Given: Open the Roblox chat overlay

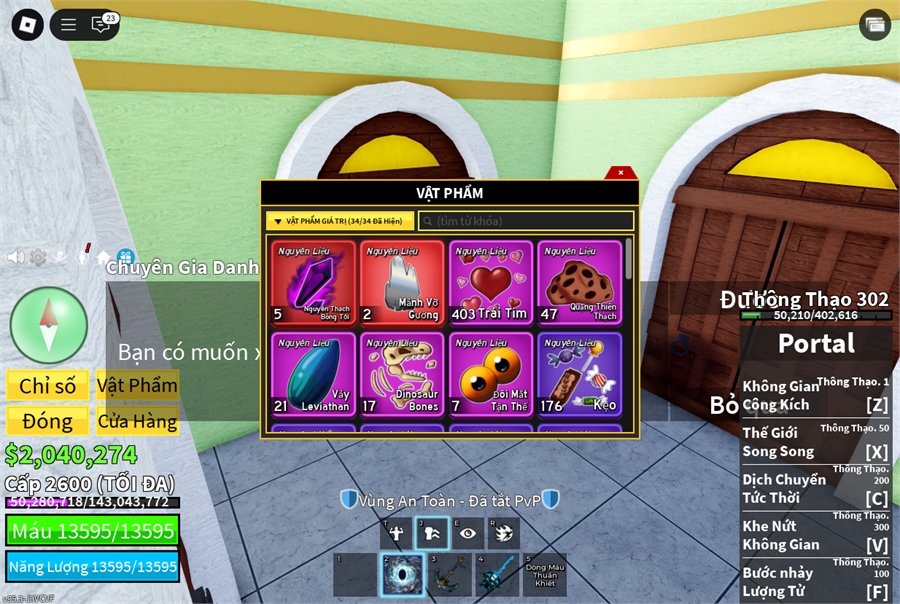Looking at the screenshot, I should [x=101, y=25].
